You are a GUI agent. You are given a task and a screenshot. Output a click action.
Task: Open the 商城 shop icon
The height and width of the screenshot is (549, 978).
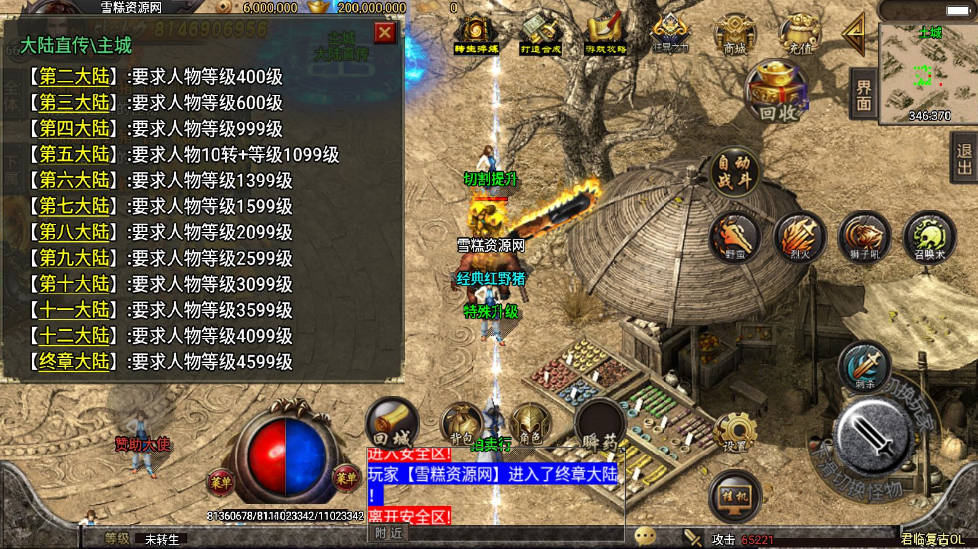click(x=735, y=35)
